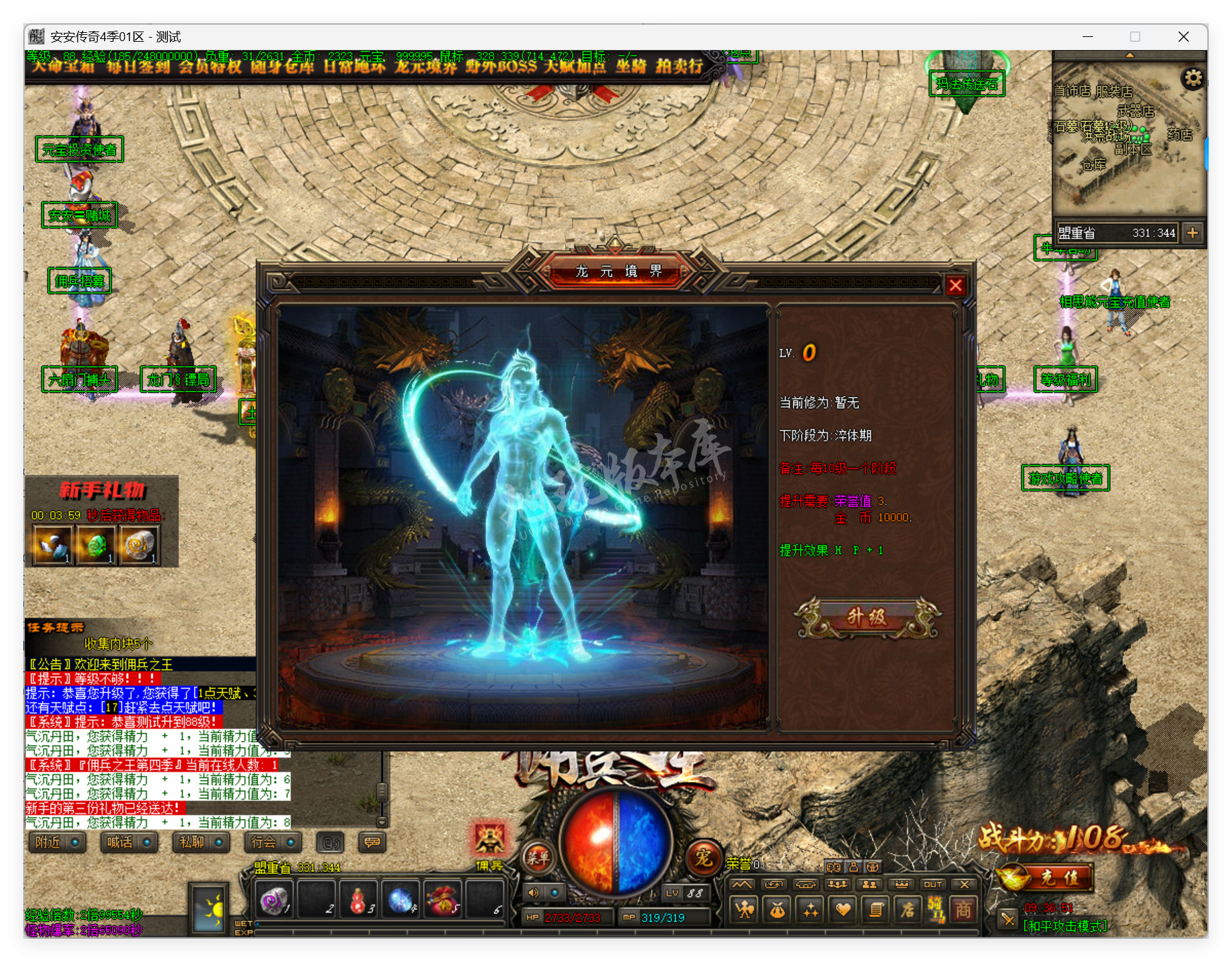1232x962 pixels.
Task: Click the minimap settings gear
Action: click(x=1193, y=78)
